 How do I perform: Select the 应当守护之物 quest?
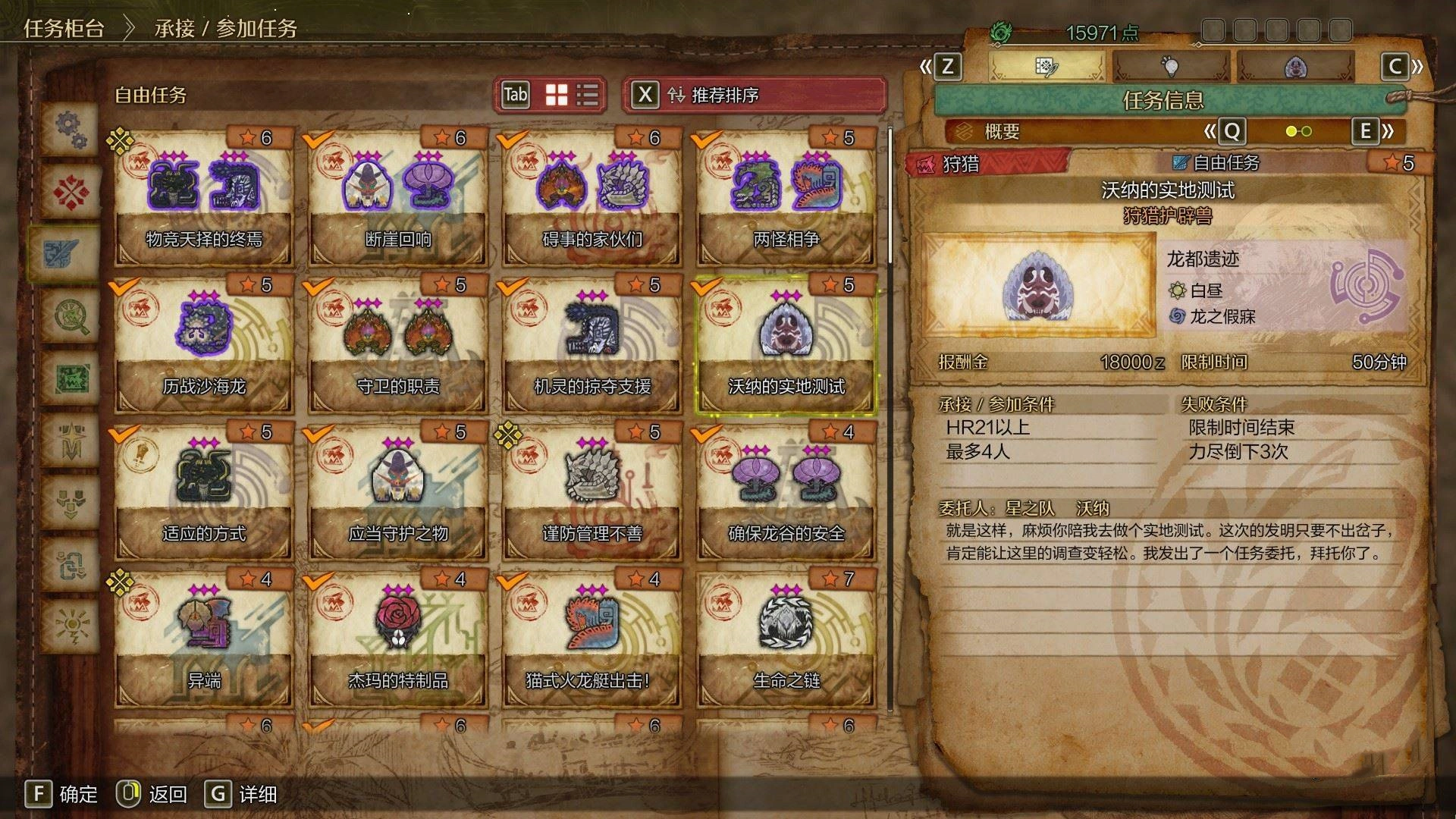397,493
